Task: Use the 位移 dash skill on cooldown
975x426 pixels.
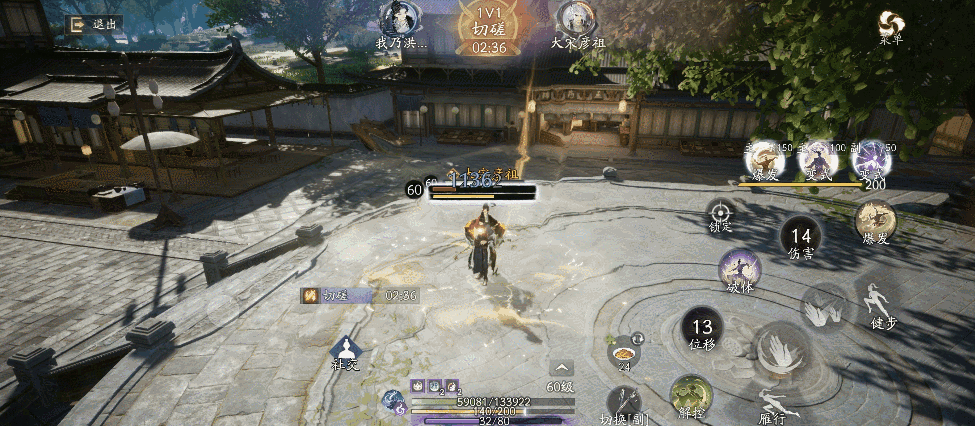Action: point(702,330)
